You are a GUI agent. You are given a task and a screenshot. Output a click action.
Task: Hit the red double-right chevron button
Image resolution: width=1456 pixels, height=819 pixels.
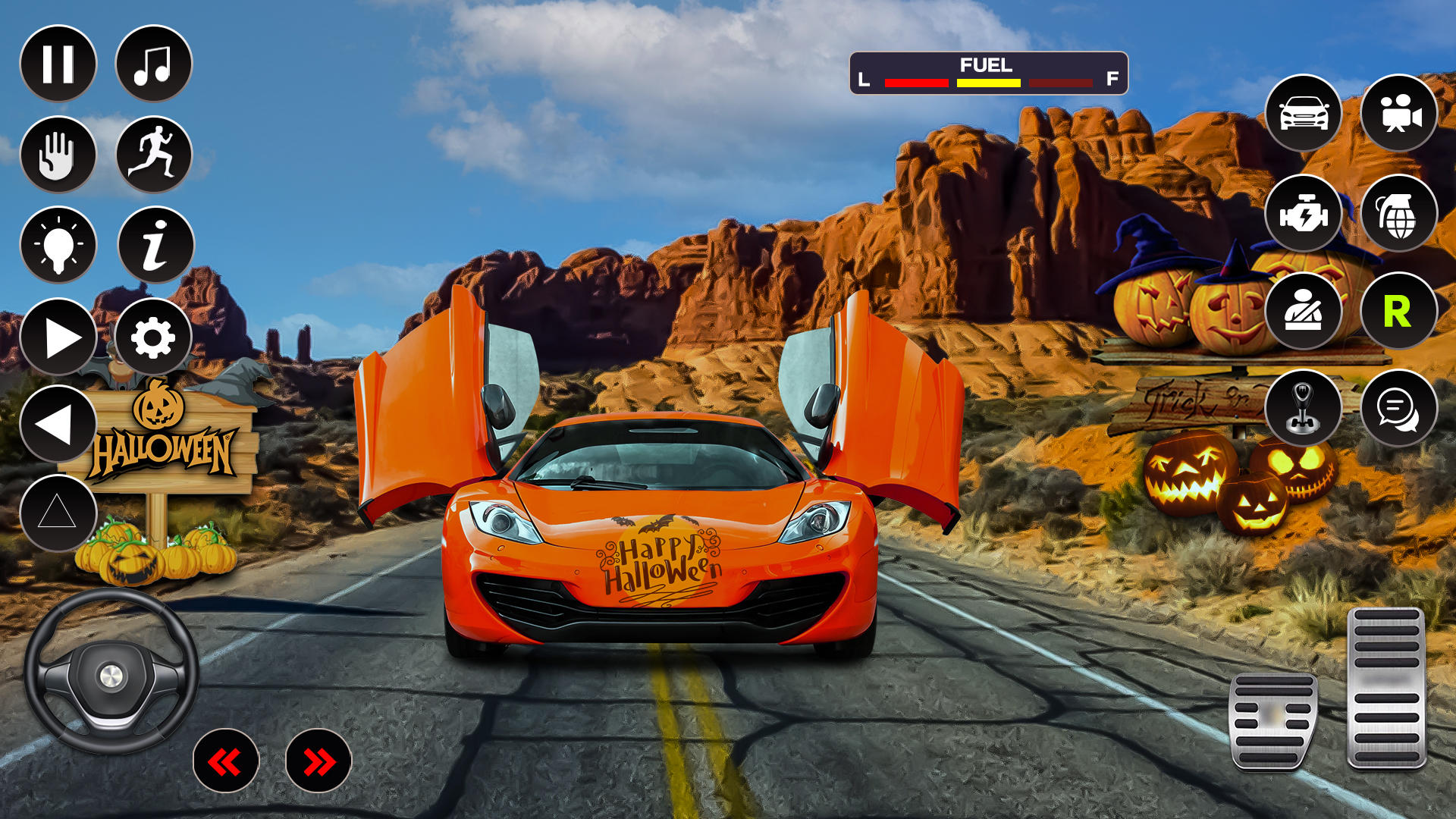click(x=318, y=761)
